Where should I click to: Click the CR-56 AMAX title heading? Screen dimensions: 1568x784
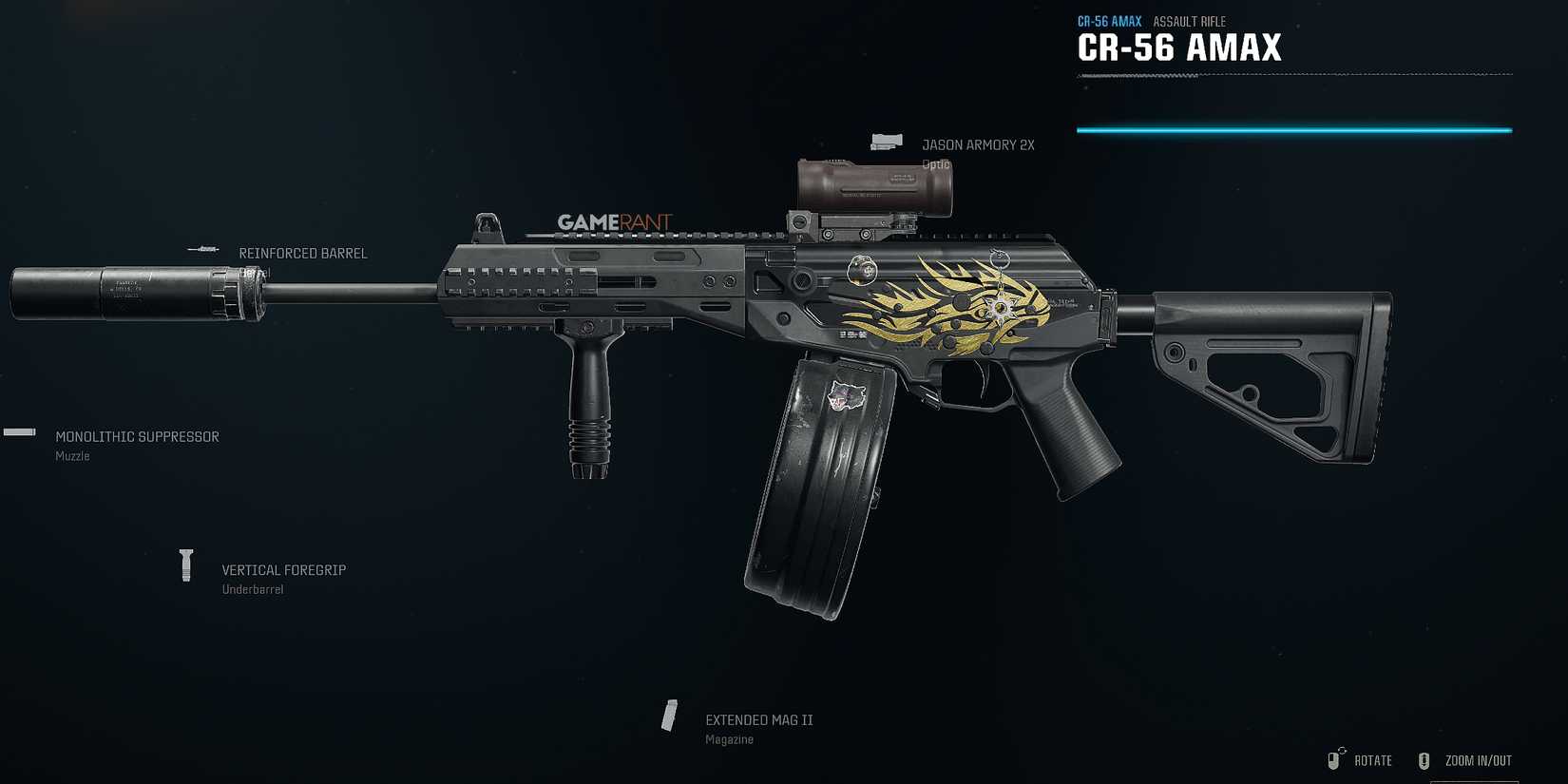[x=1179, y=48]
